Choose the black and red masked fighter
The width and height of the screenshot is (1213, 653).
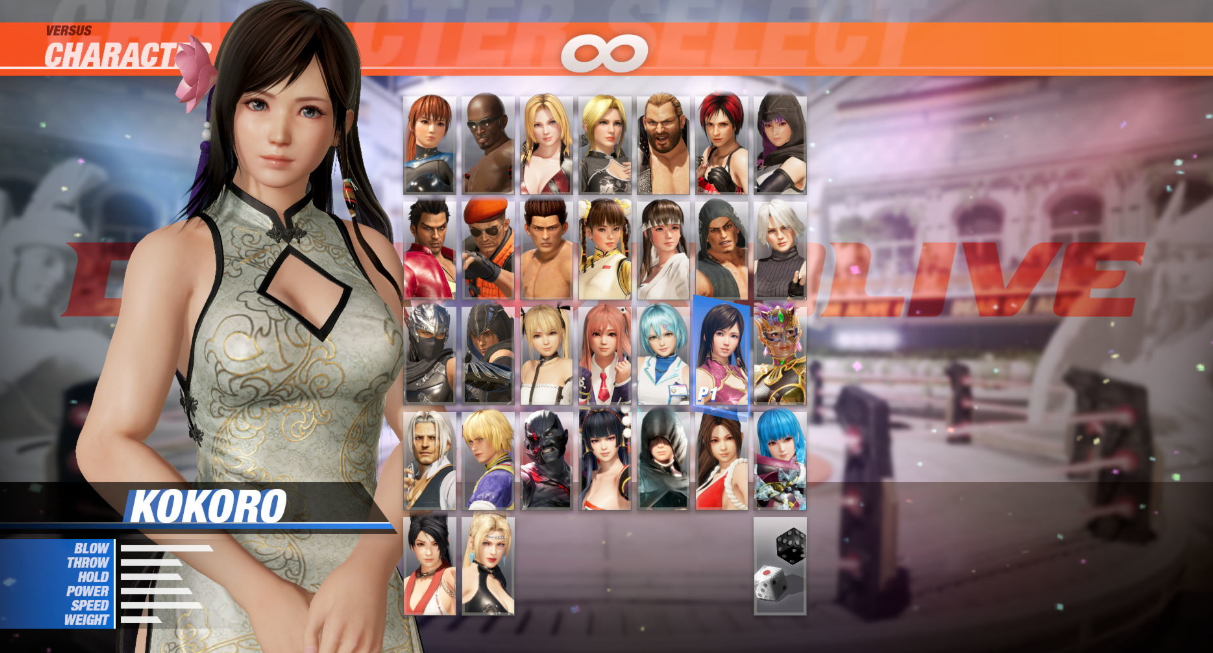click(x=546, y=459)
